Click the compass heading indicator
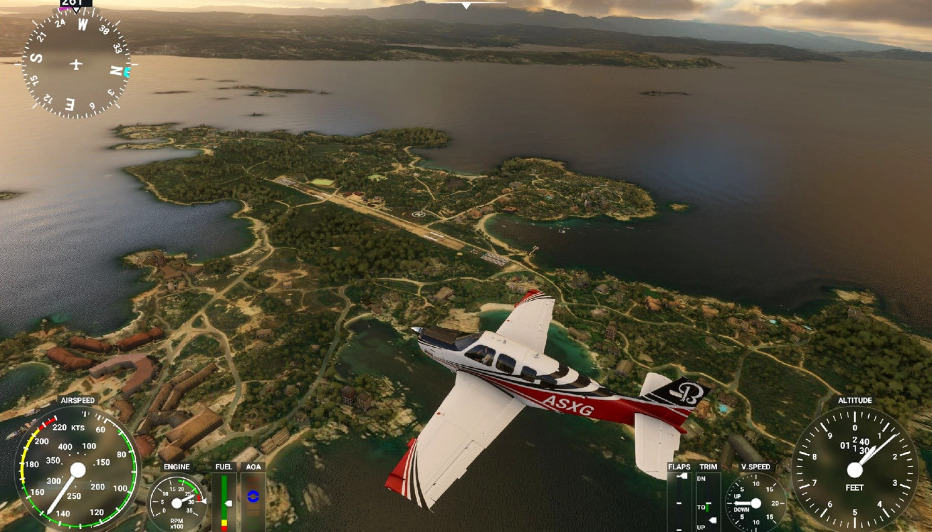Image resolution: width=932 pixels, height=532 pixels. click(76, 64)
